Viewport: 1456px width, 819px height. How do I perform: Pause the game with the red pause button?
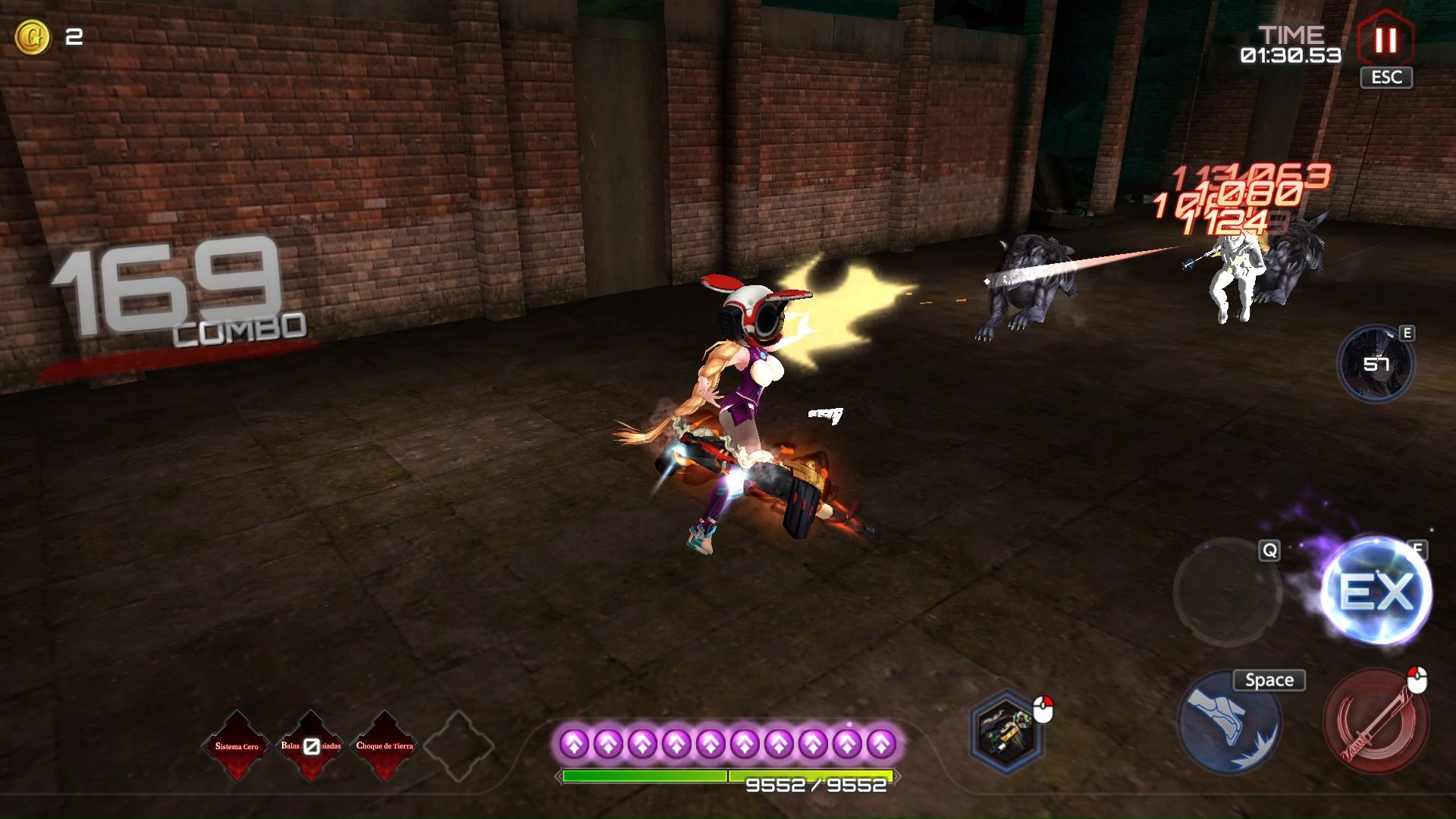pyautogui.click(x=1385, y=39)
